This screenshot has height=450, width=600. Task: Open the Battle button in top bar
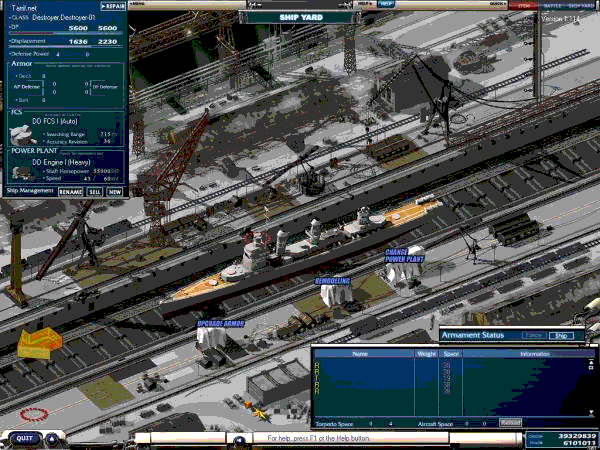click(x=552, y=5)
